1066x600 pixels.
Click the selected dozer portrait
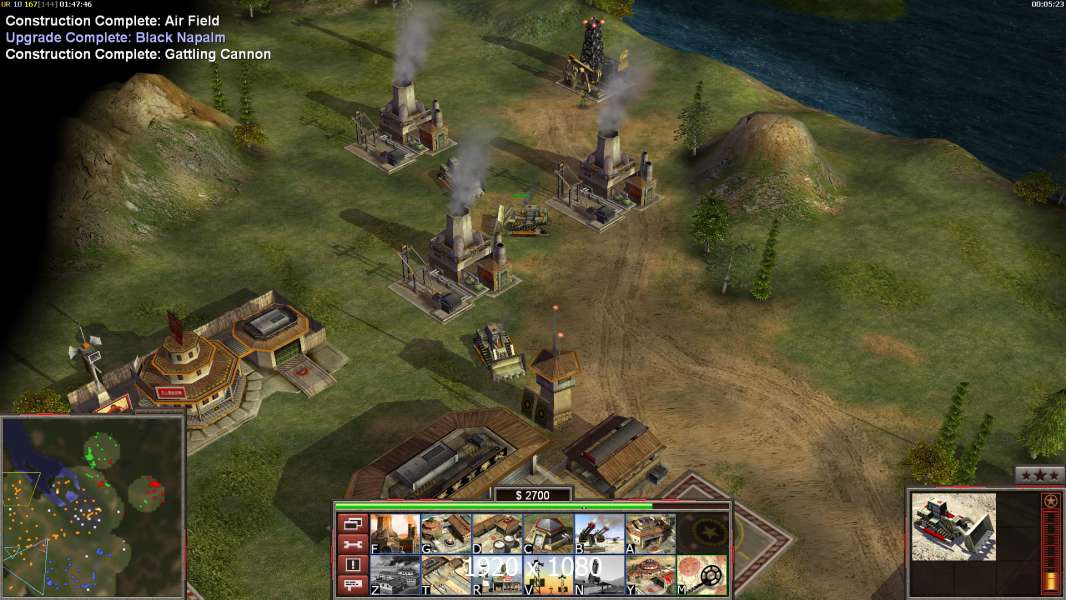(953, 526)
